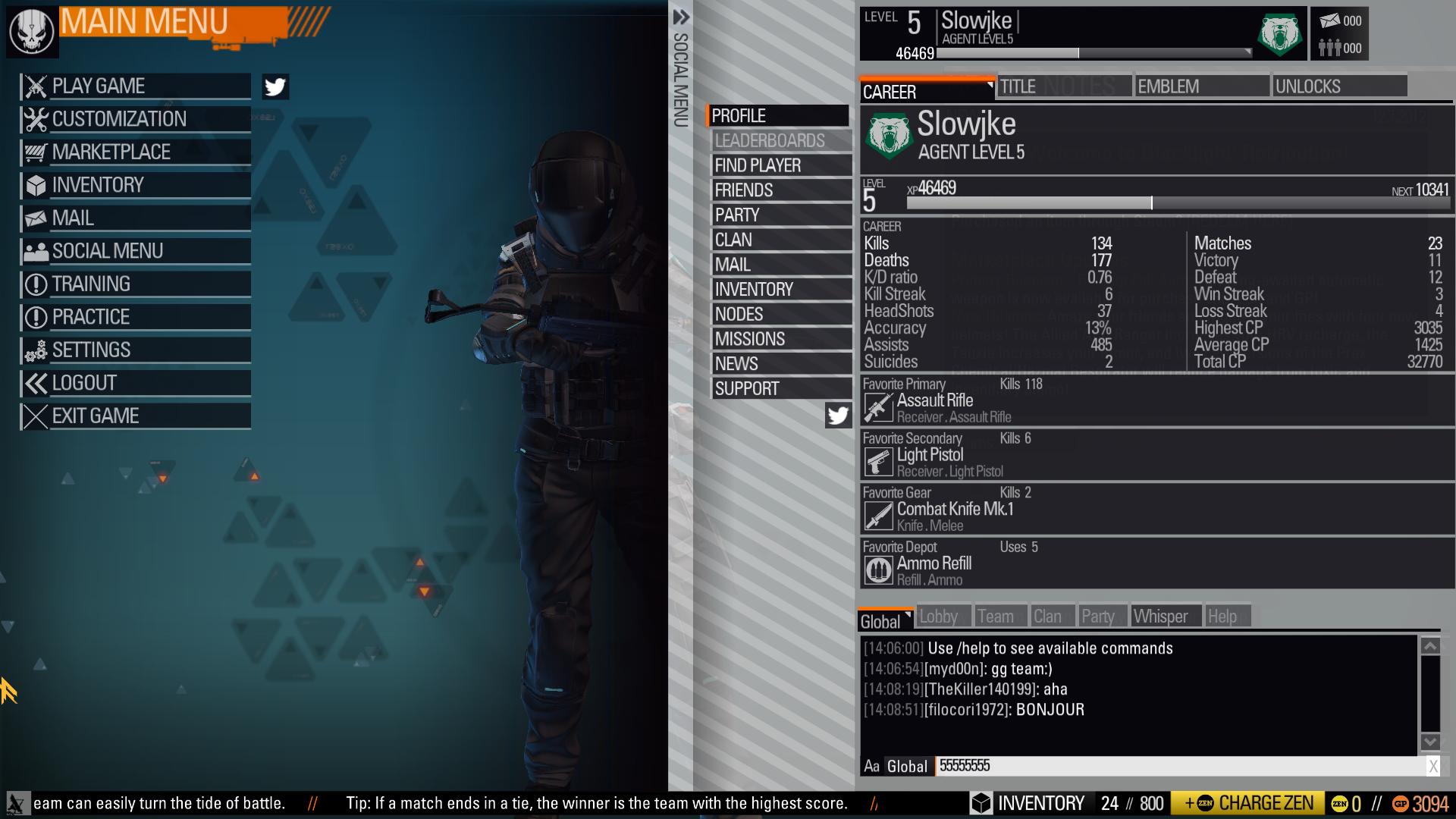The height and width of the screenshot is (819, 1456).
Task: Switch chat to the Whisper tab
Action: [x=1165, y=617]
